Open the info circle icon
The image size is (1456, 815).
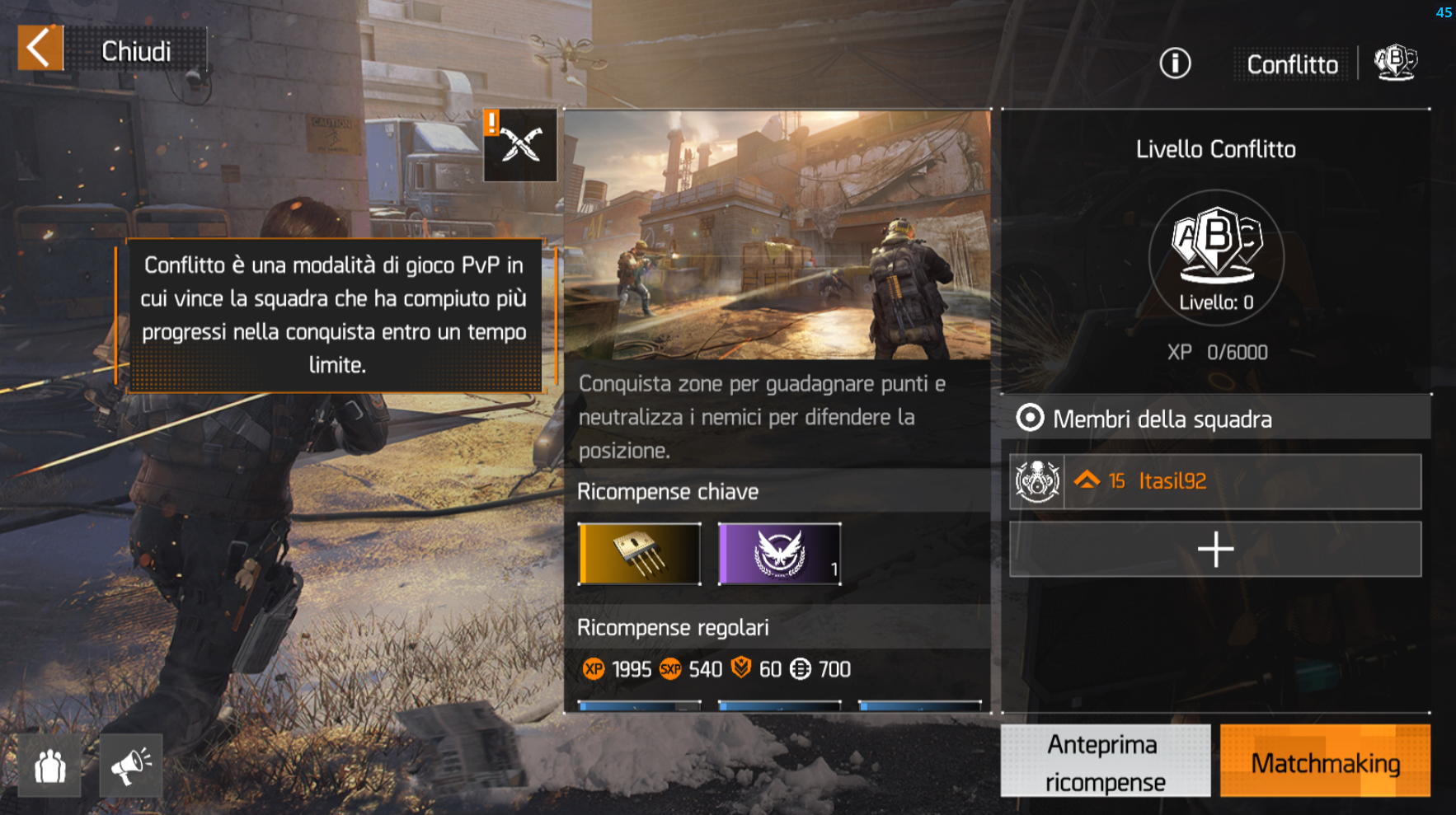click(1175, 63)
